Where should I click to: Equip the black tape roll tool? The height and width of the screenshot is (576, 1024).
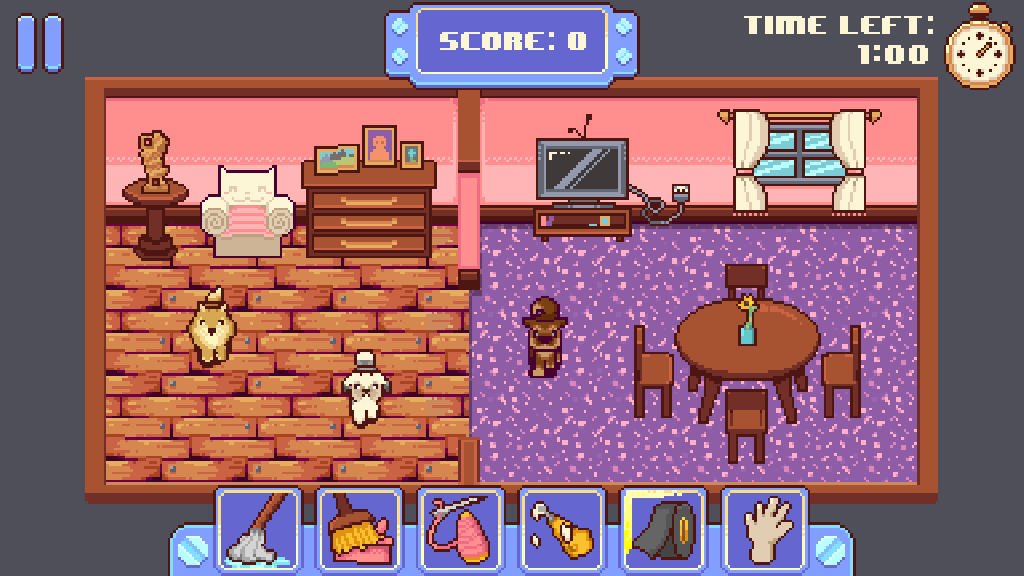663,529
